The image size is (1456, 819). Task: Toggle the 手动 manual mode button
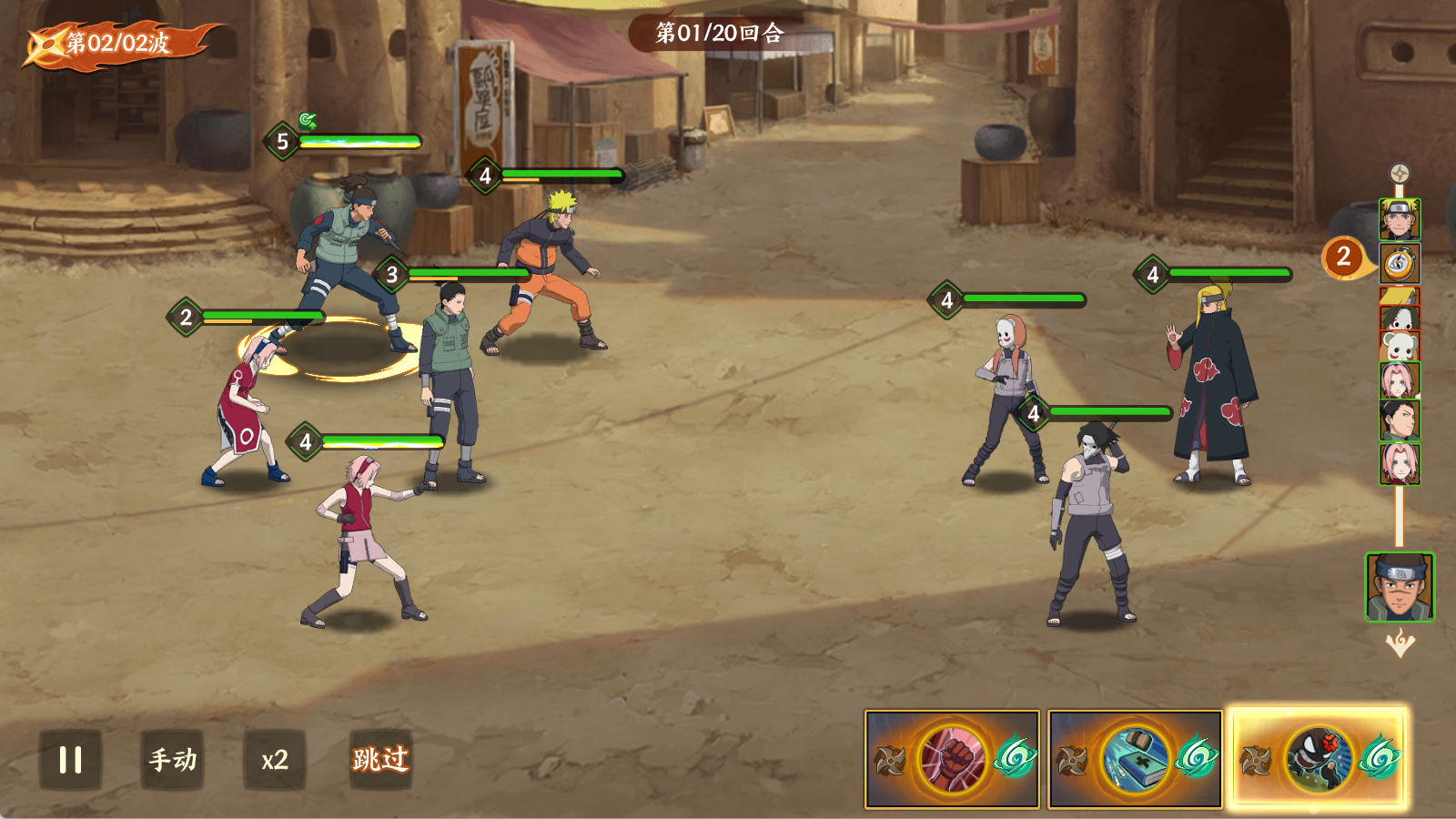[x=173, y=760]
